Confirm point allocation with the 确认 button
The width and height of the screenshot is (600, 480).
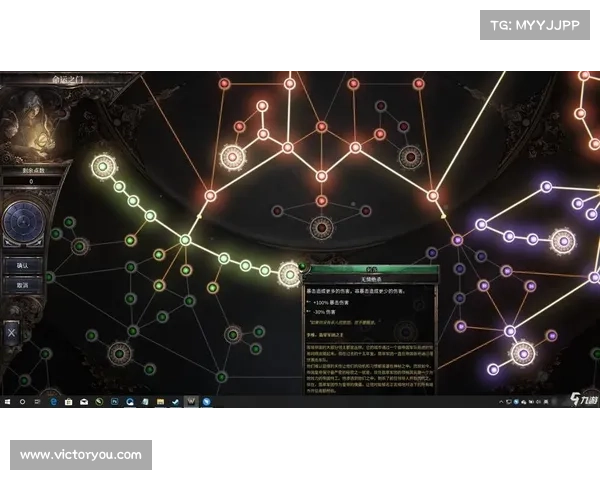22,265
